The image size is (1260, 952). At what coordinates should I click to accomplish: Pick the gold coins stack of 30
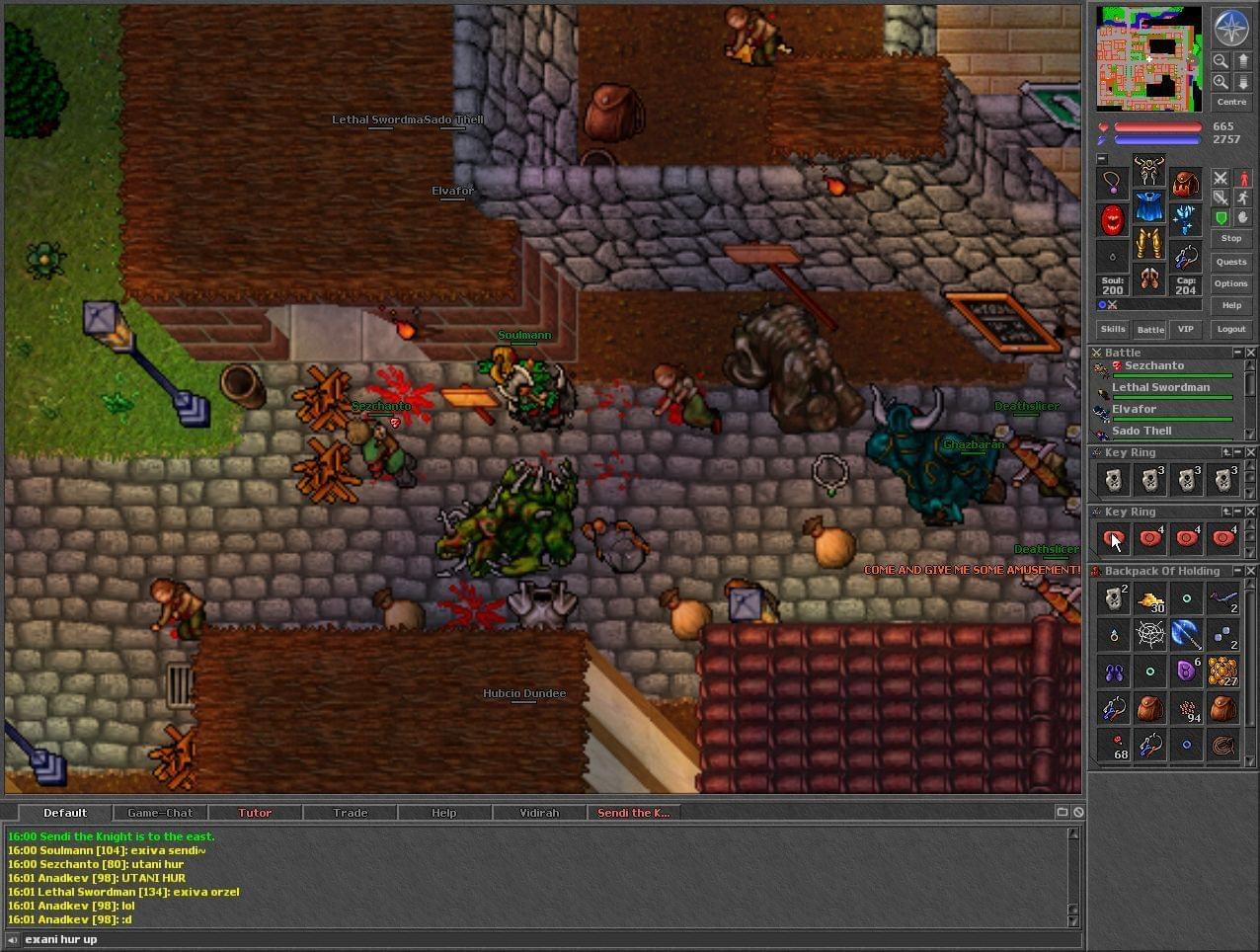click(x=1150, y=599)
